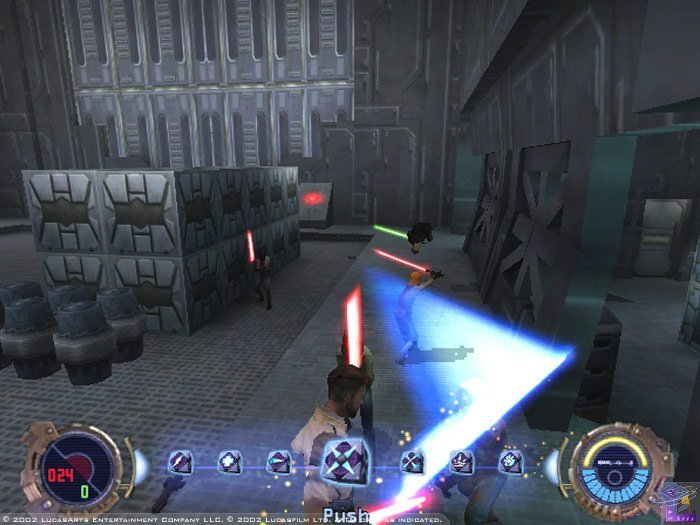Image resolution: width=700 pixels, height=525 pixels.
Task: Select the X-shaped force icon right of Push
Action: click(x=412, y=462)
